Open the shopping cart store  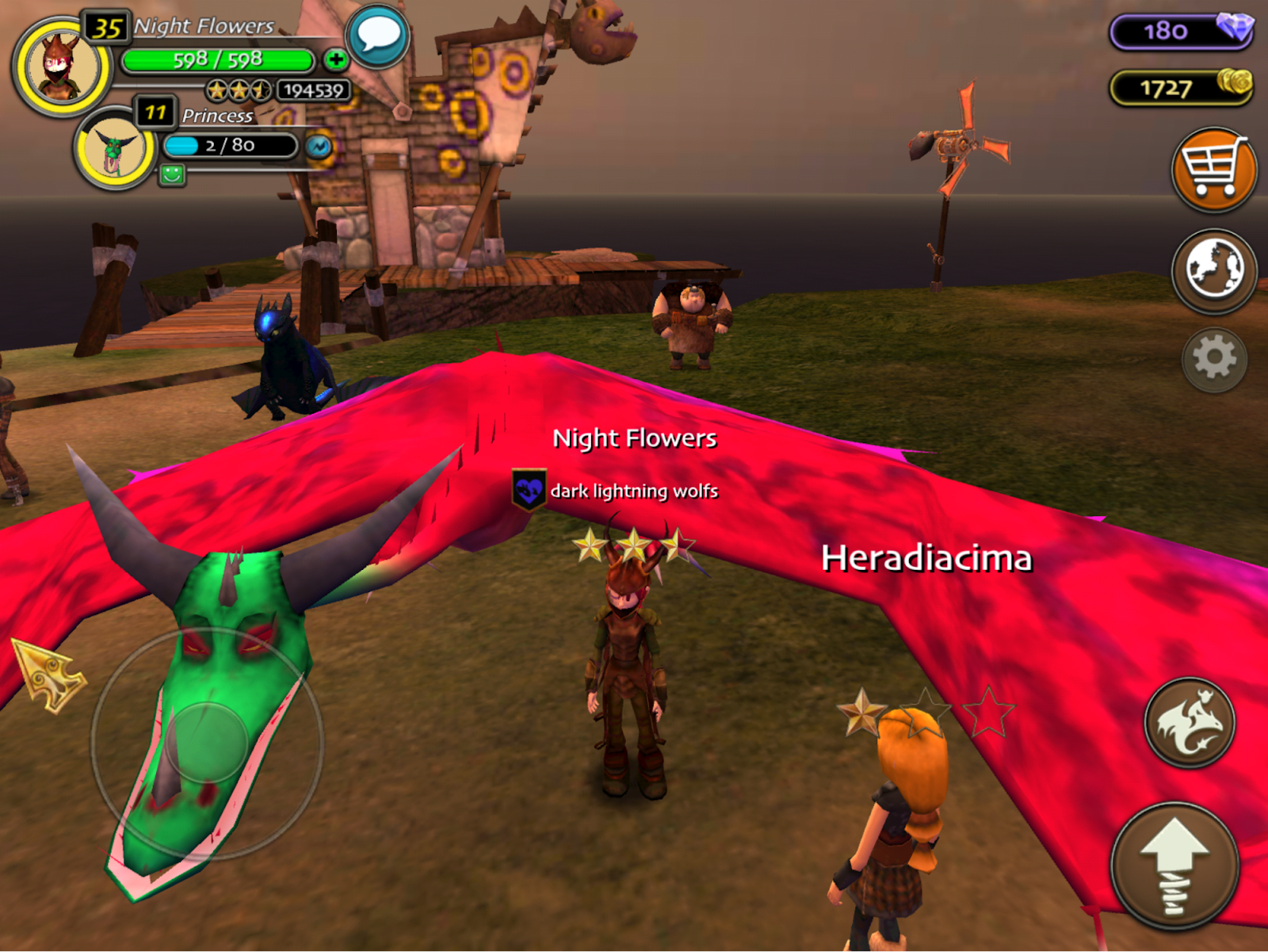[x=1213, y=169]
